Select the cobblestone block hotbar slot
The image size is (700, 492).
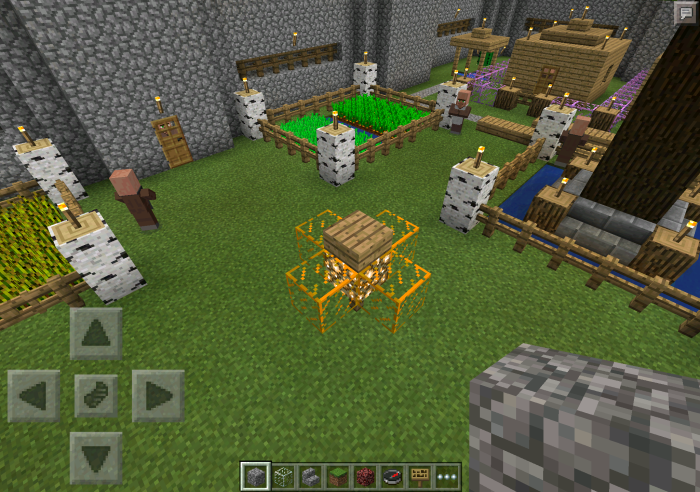(x=255, y=476)
